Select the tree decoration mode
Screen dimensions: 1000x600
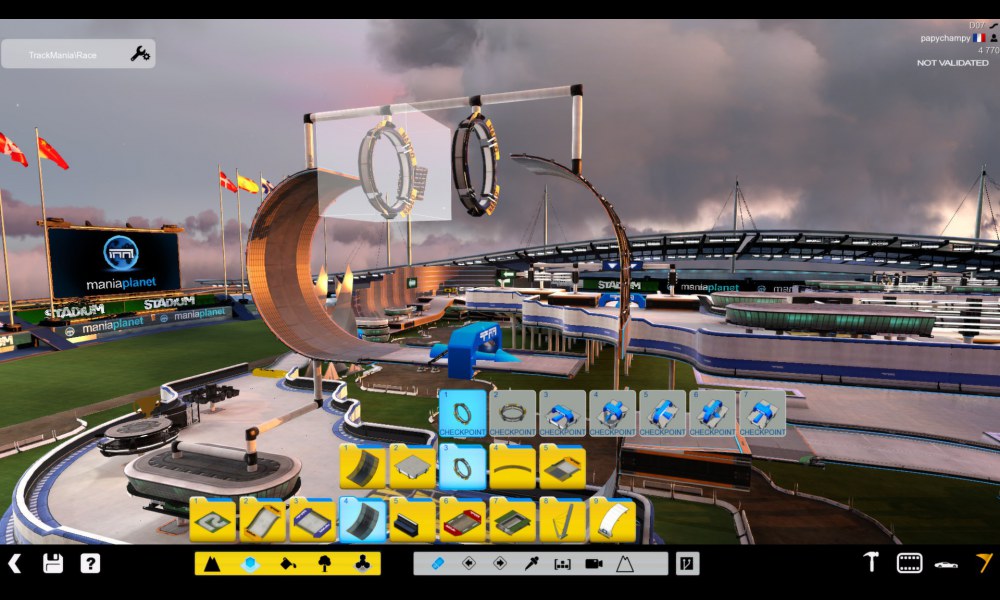(325, 564)
